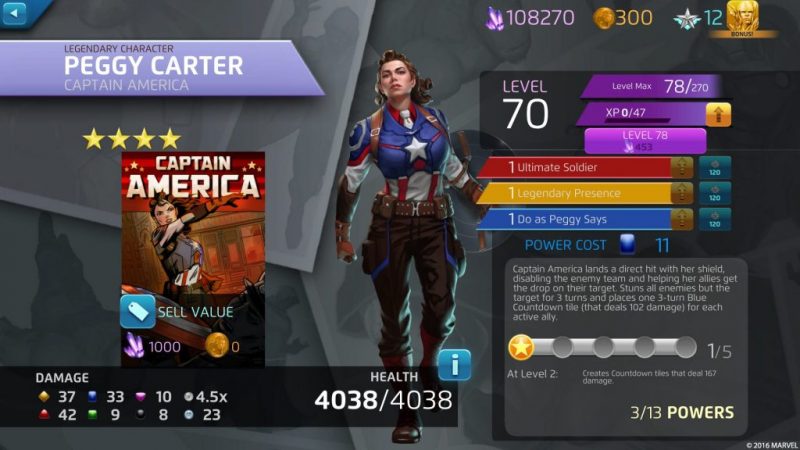
Task: Upgrade Ultimate Soldier with its arrow button
Action: [685, 167]
